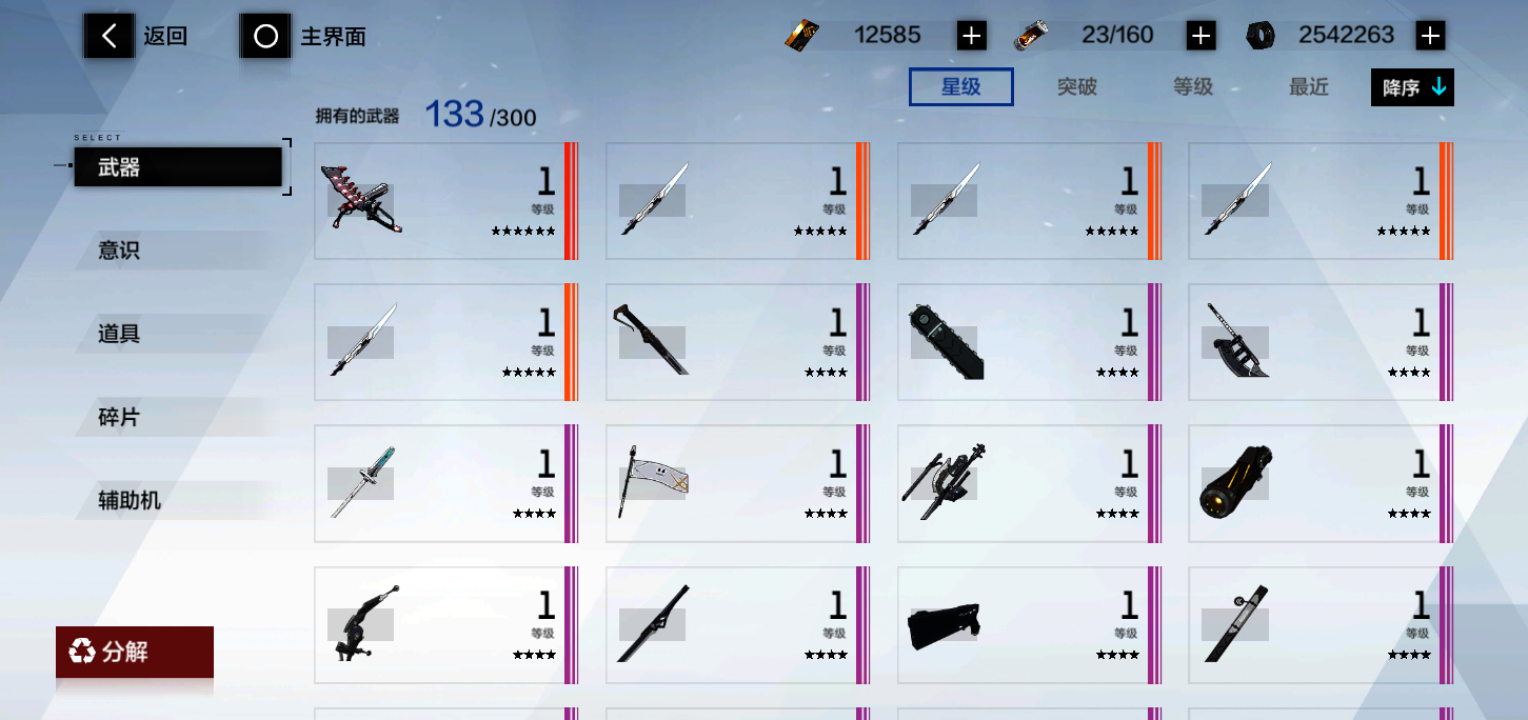Click the black cogs currency icon near 2542263
The image size is (1528, 720).
click(1259, 34)
